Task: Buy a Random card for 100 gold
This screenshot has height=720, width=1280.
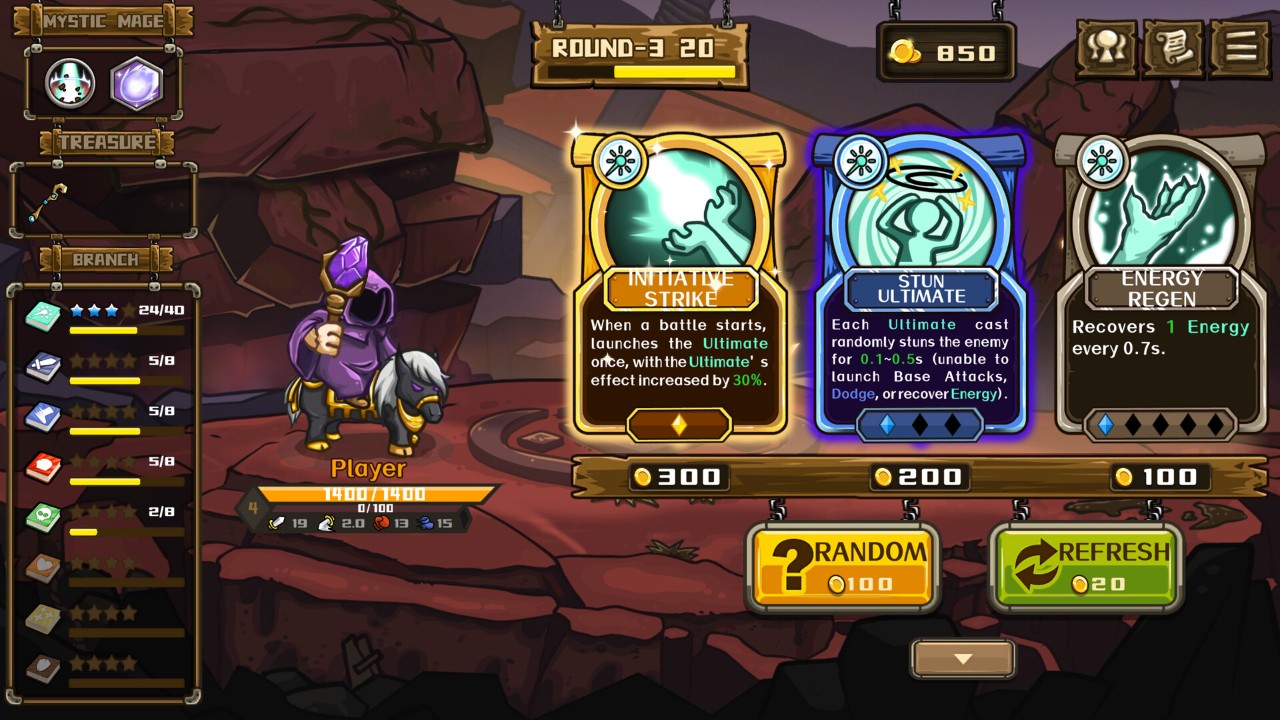Action: (842, 566)
